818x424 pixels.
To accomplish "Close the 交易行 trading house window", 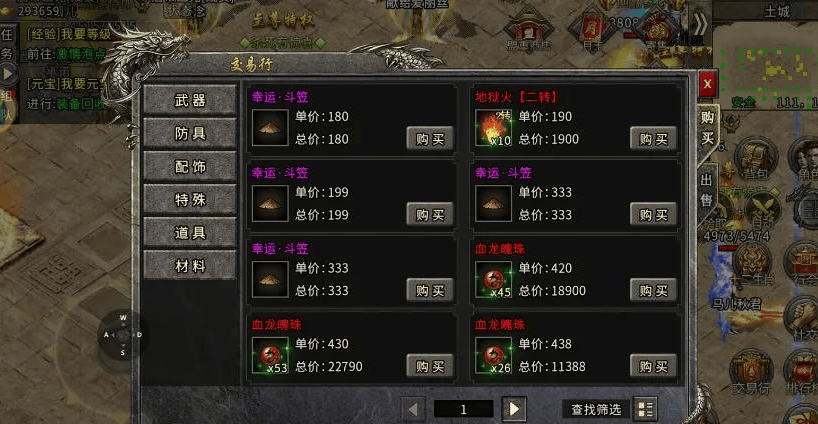I will [707, 84].
